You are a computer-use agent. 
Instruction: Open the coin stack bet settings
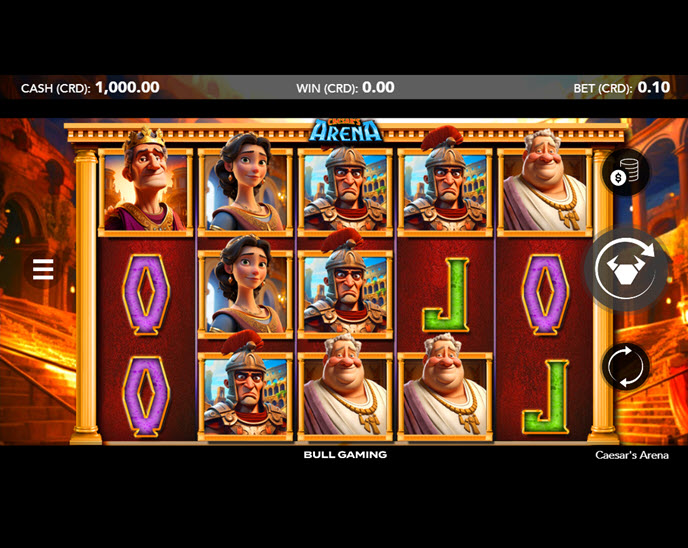[625, 174]
